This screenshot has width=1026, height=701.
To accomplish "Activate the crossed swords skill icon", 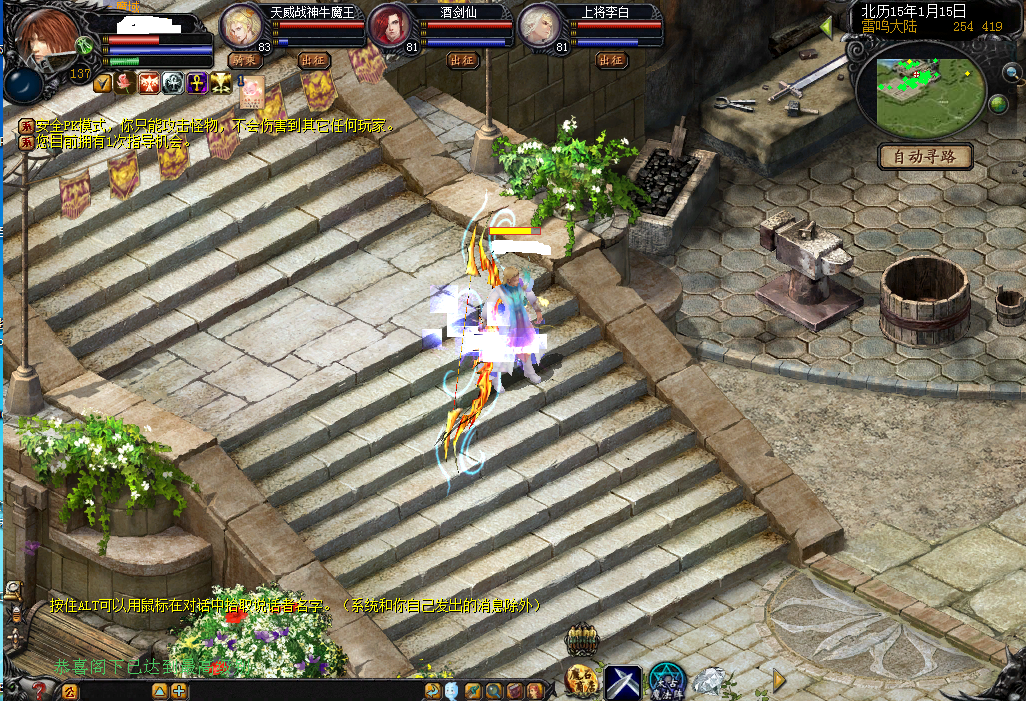I will click(622, 681).
